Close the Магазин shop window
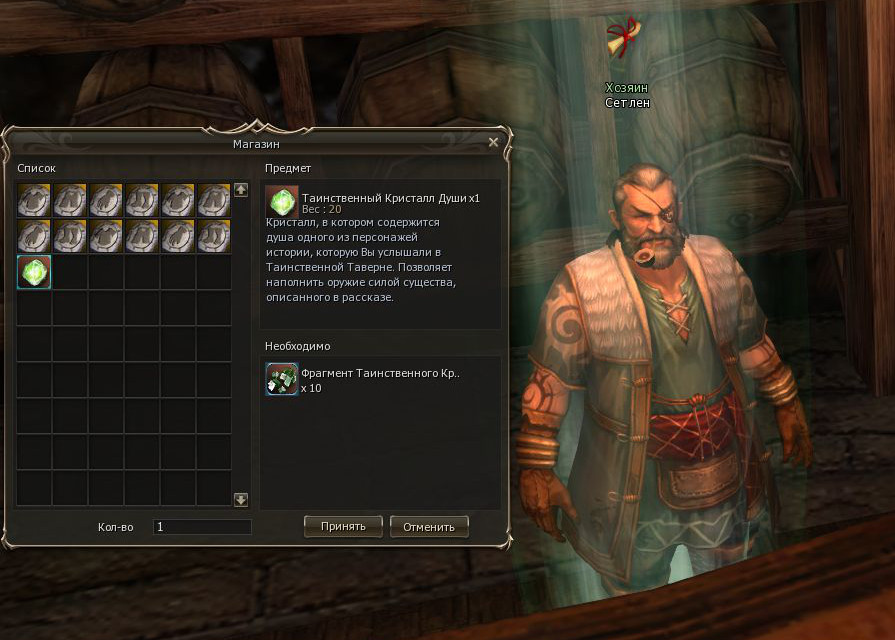The height and width of the screenshot is (640, 895). pos(493,143)
